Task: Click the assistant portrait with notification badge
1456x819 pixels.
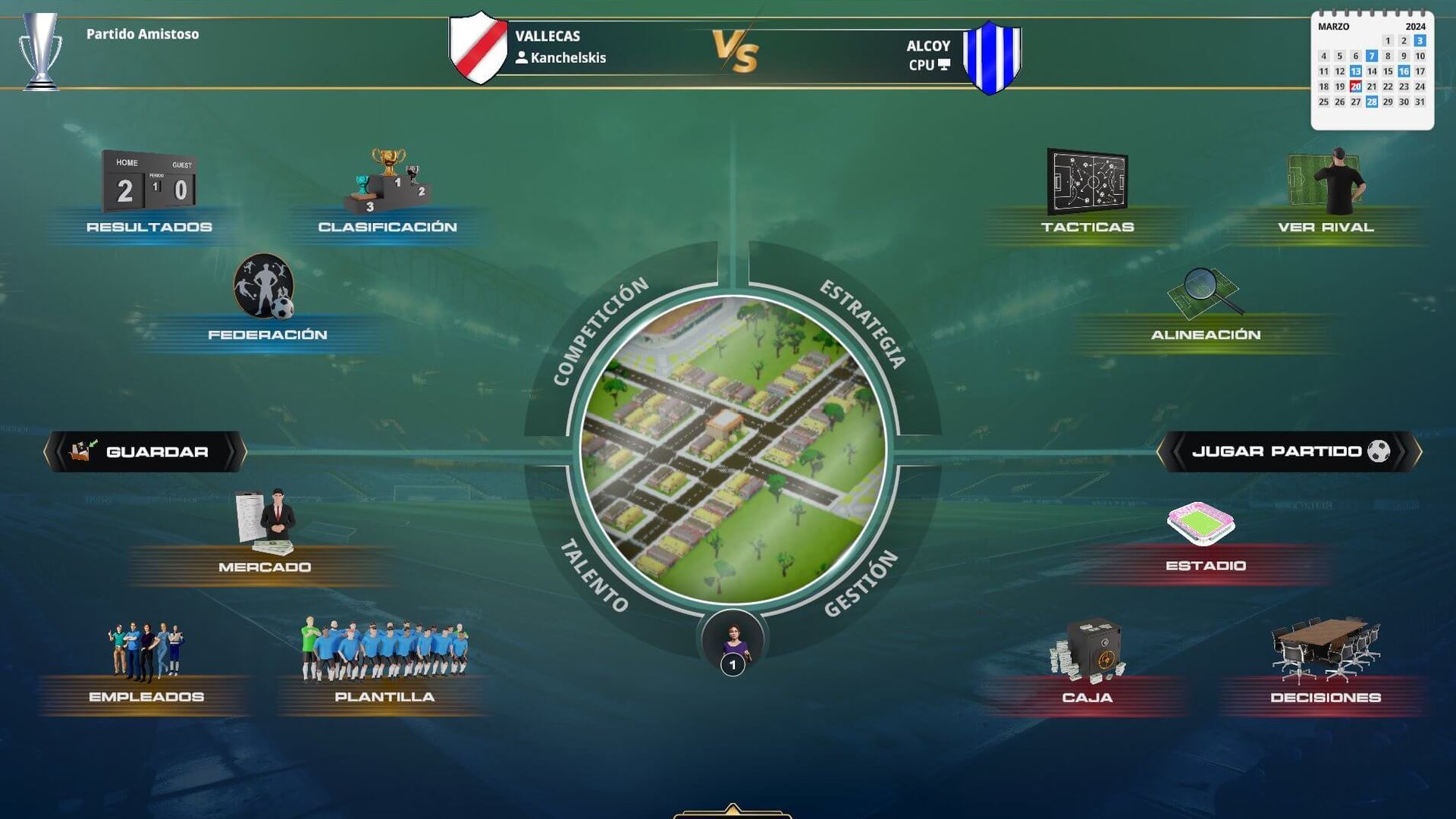Action: (x=733, y=644)
